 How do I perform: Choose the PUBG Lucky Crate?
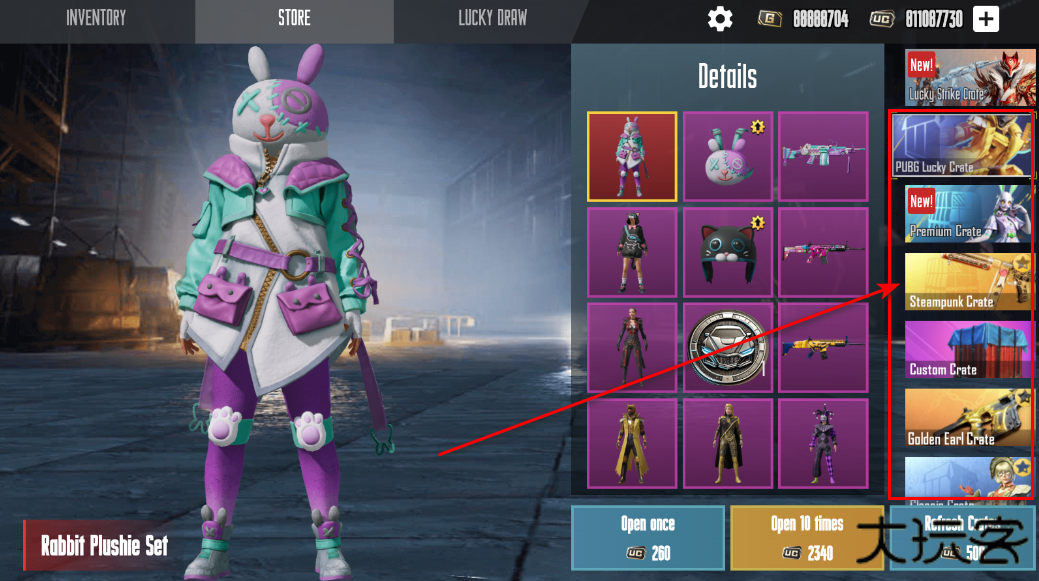click(x=962, y=146)
